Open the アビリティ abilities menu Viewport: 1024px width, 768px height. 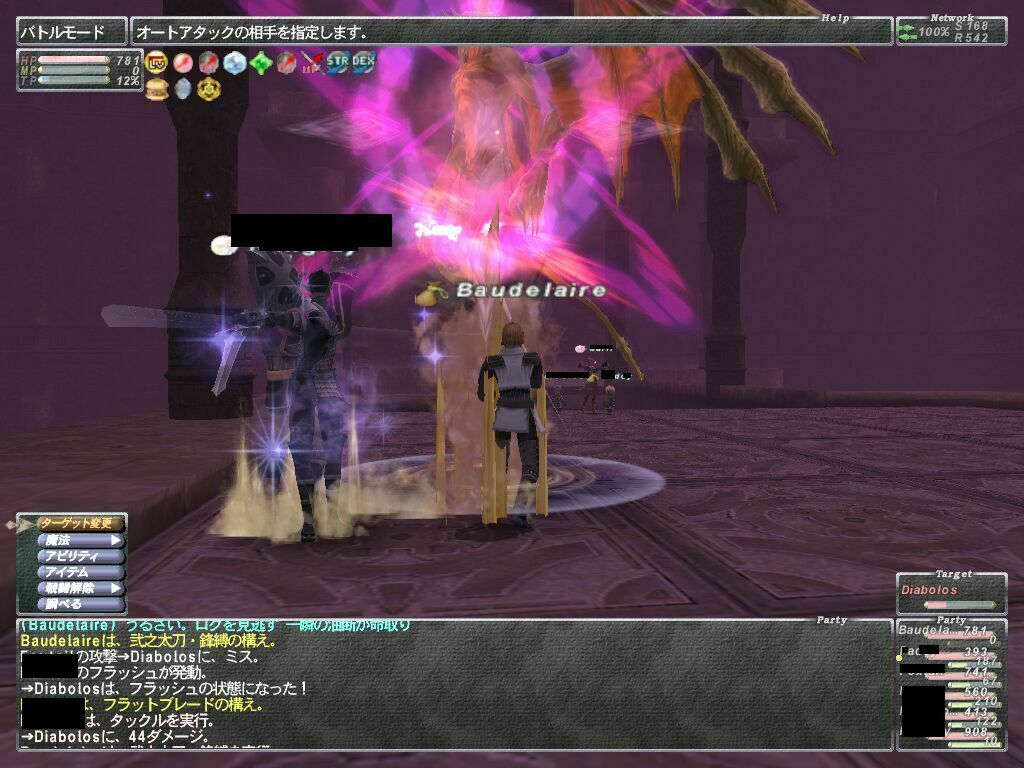pos(80,556)
